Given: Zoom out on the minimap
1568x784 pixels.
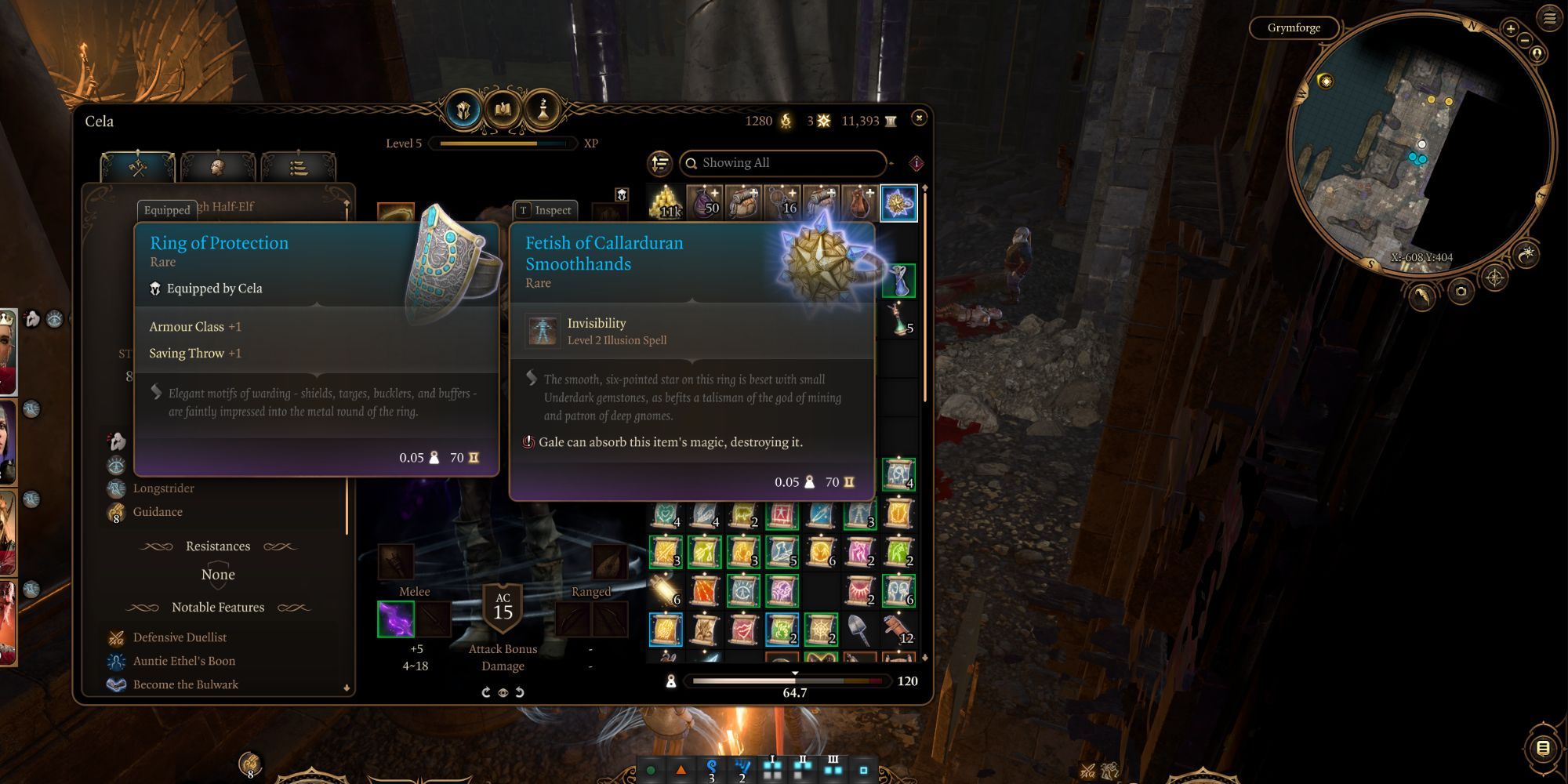Looking at the screenshot, I should (x=1525, y=39).
